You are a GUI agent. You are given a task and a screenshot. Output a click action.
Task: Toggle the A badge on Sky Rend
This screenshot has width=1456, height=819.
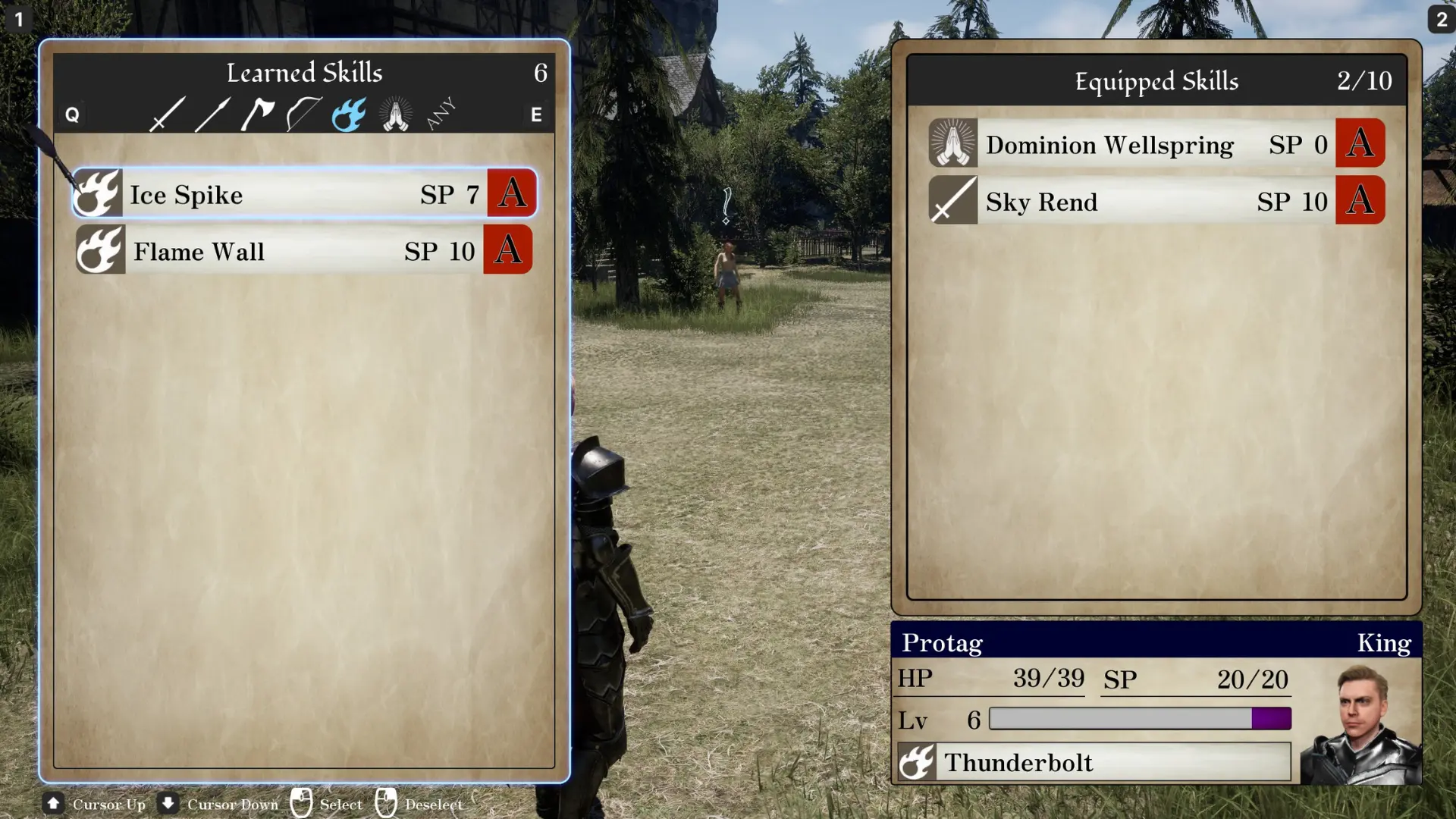[x=1360, y=201]
